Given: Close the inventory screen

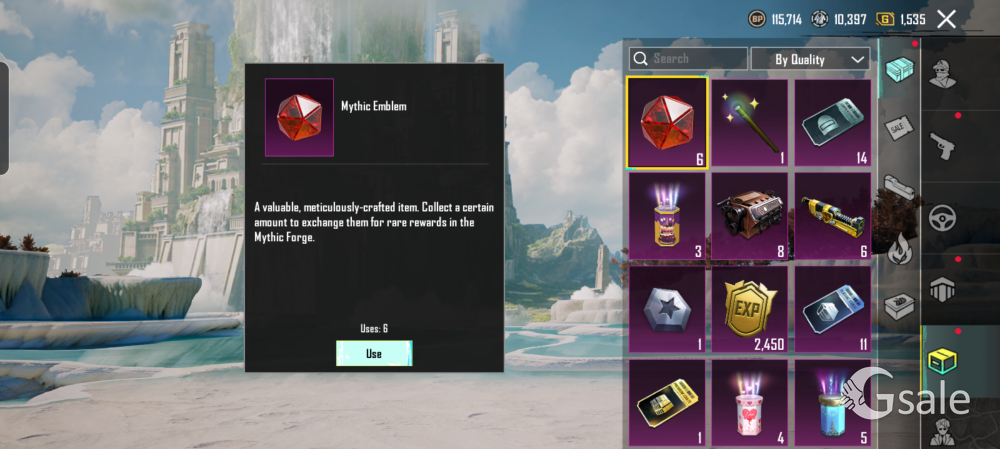Looking at the screenshot, I should pyautogui.click(x=946, y=19).
